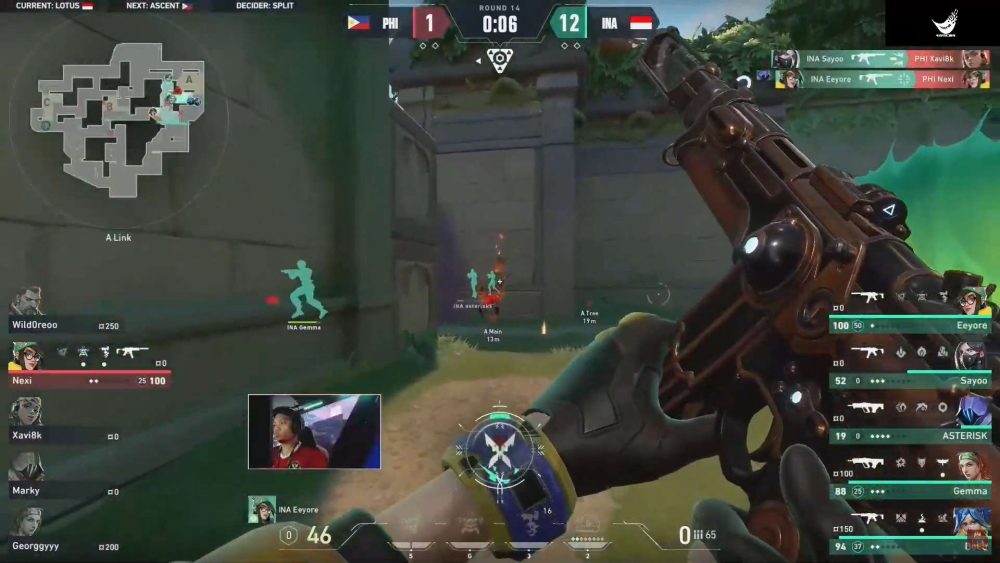Click the spike icon below the timer
The width and height of the screenshot is (1000, 563).
pos(499,59)
